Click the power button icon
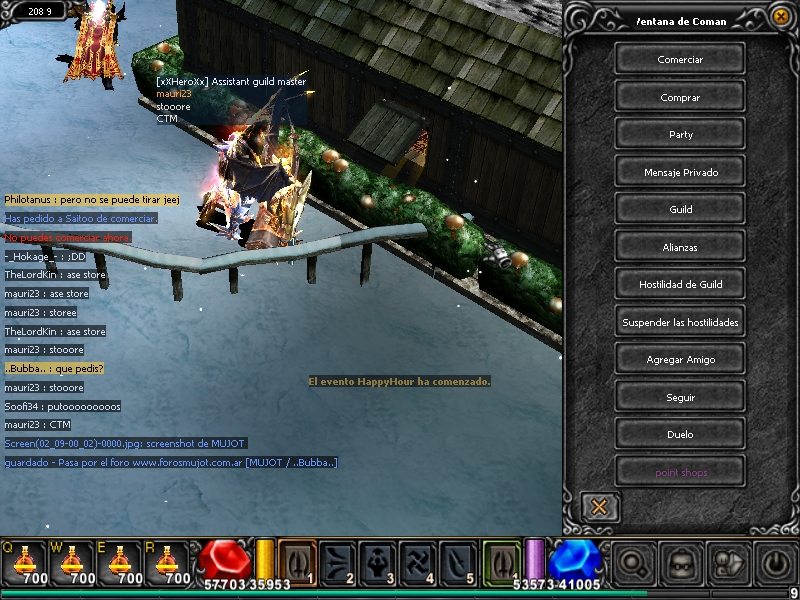The width and height of the screenshot is (800, 600). coord(776,563)
